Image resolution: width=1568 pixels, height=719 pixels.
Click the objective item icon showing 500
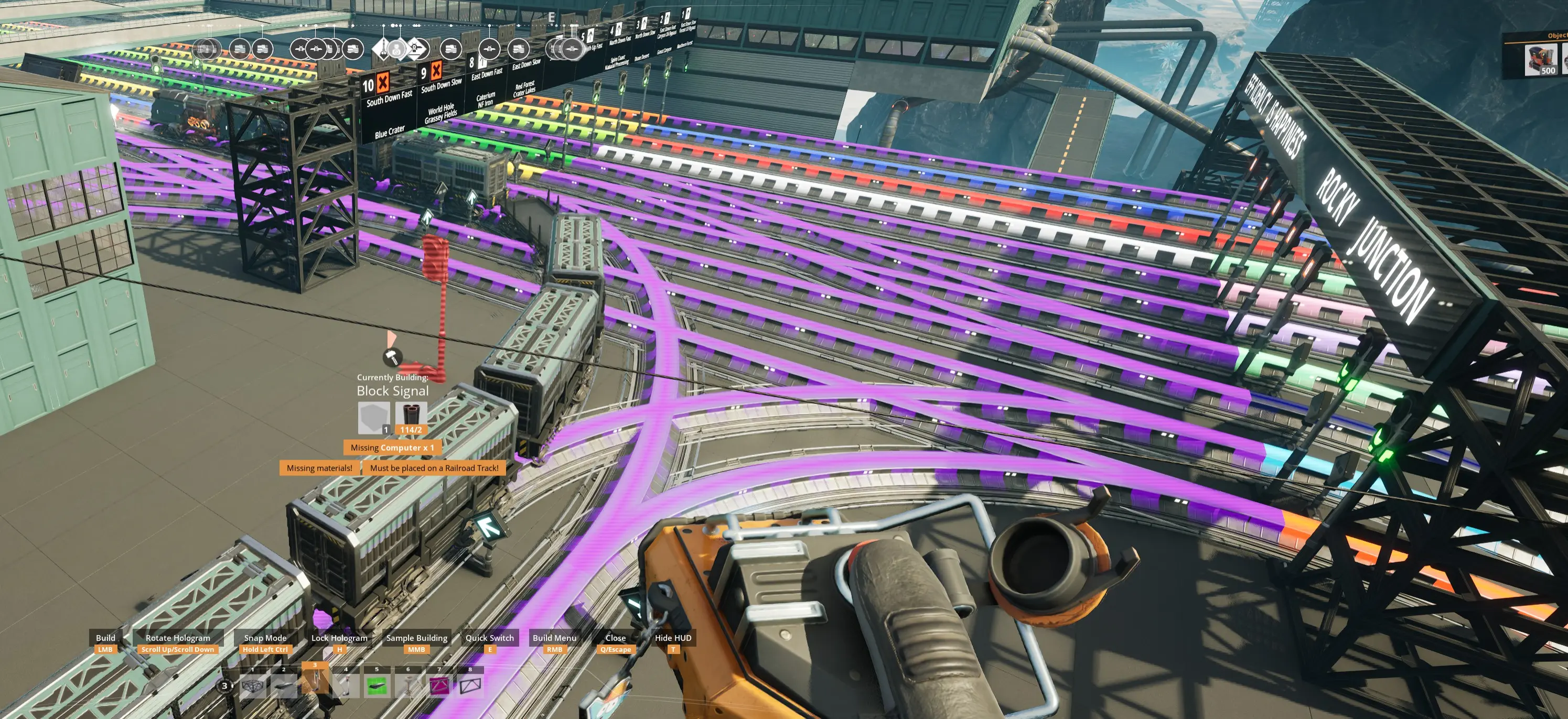tap(1541, 60)
